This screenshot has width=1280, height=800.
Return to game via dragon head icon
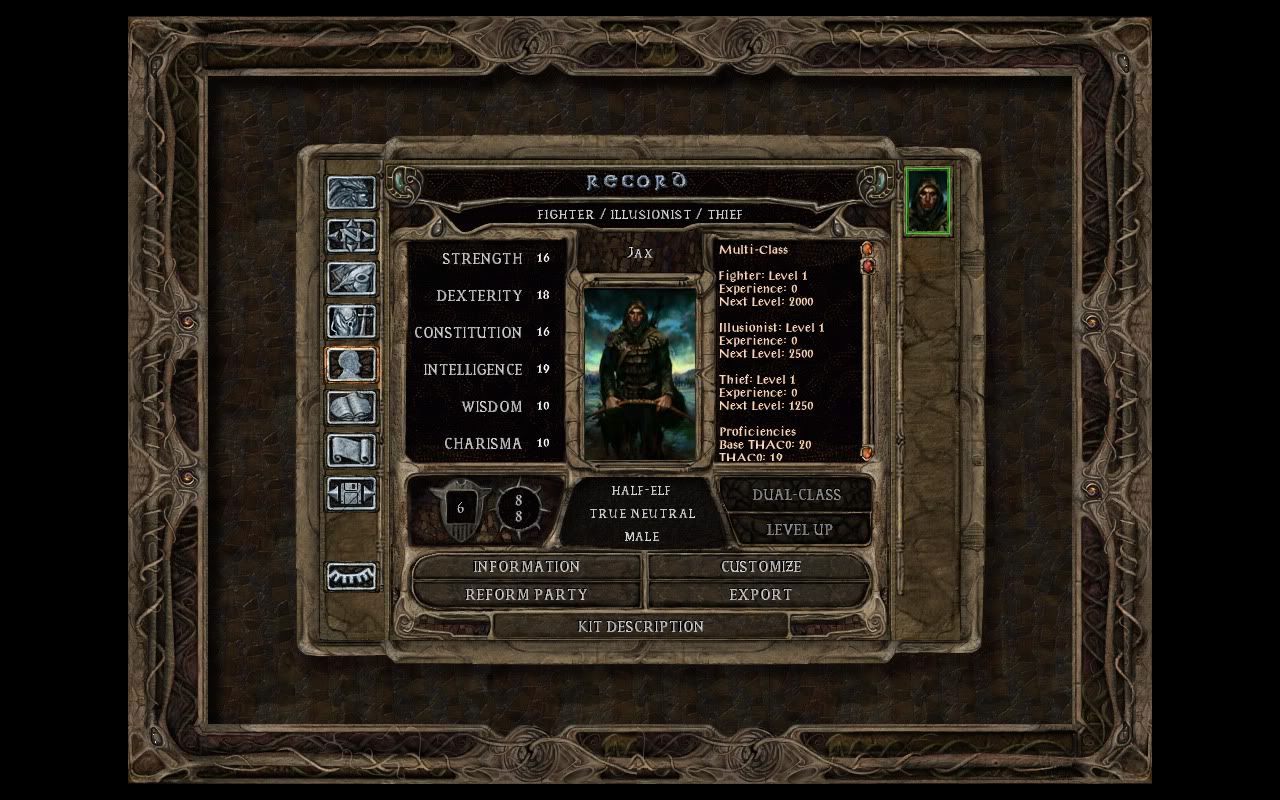pos(351,193)
